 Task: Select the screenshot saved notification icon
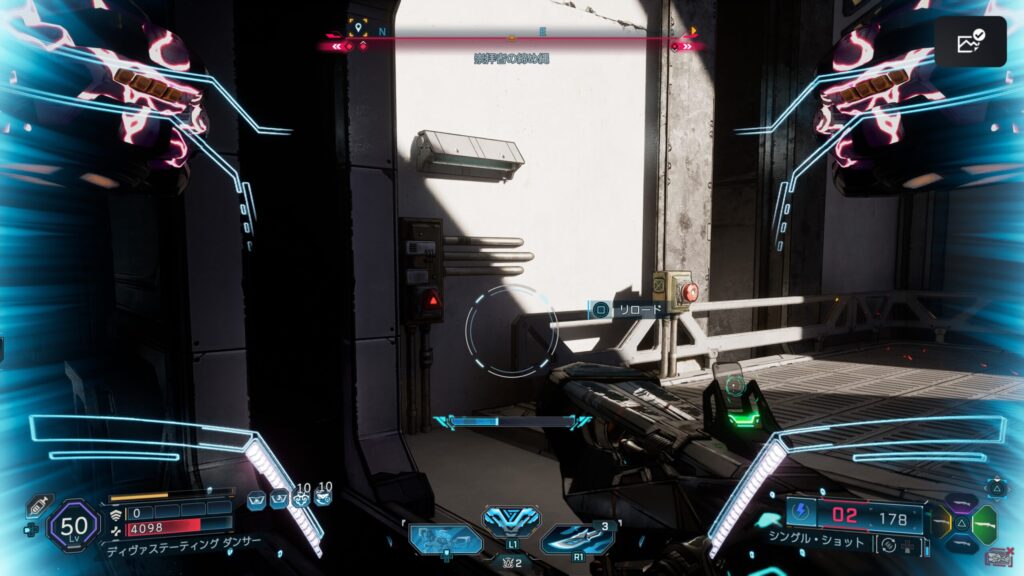tap(970, 42)
